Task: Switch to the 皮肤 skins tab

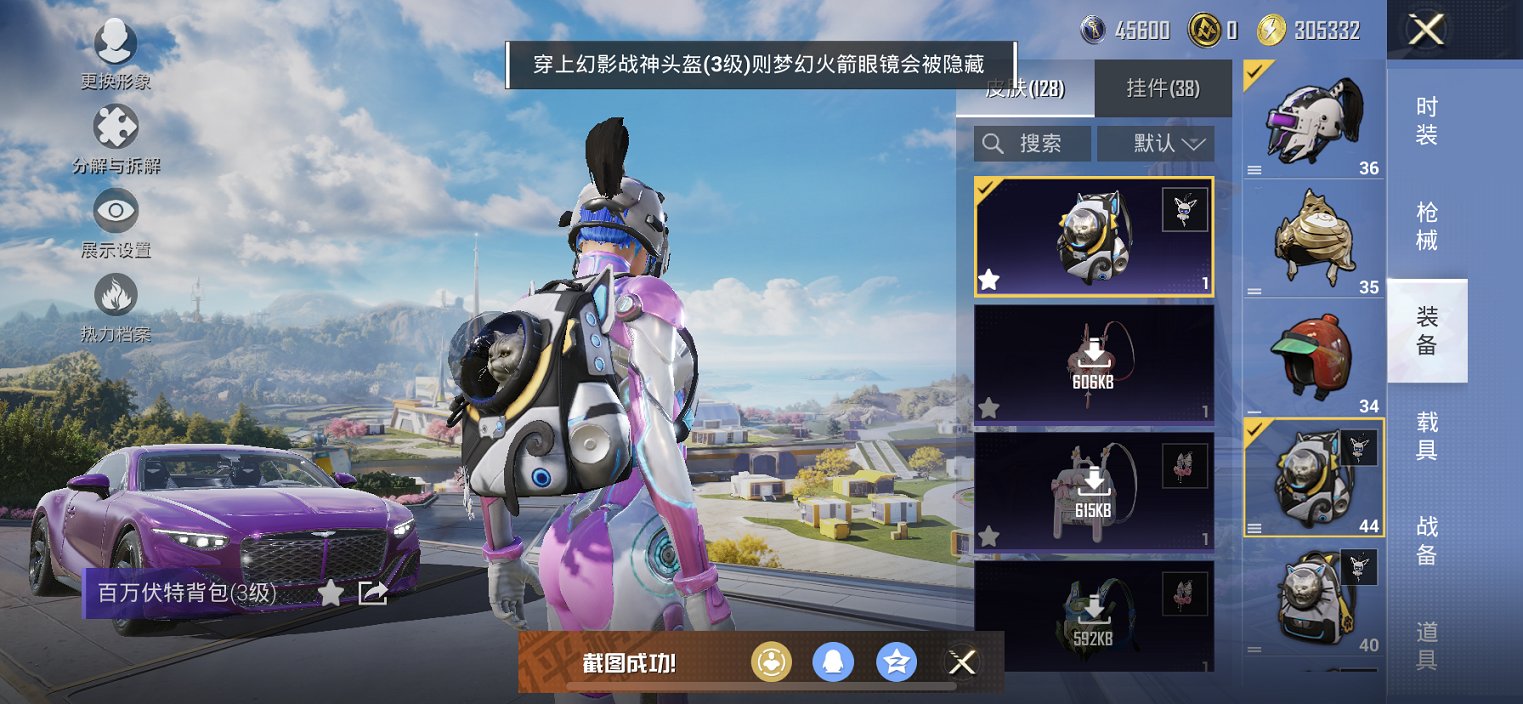Action: coord(1025,88)
